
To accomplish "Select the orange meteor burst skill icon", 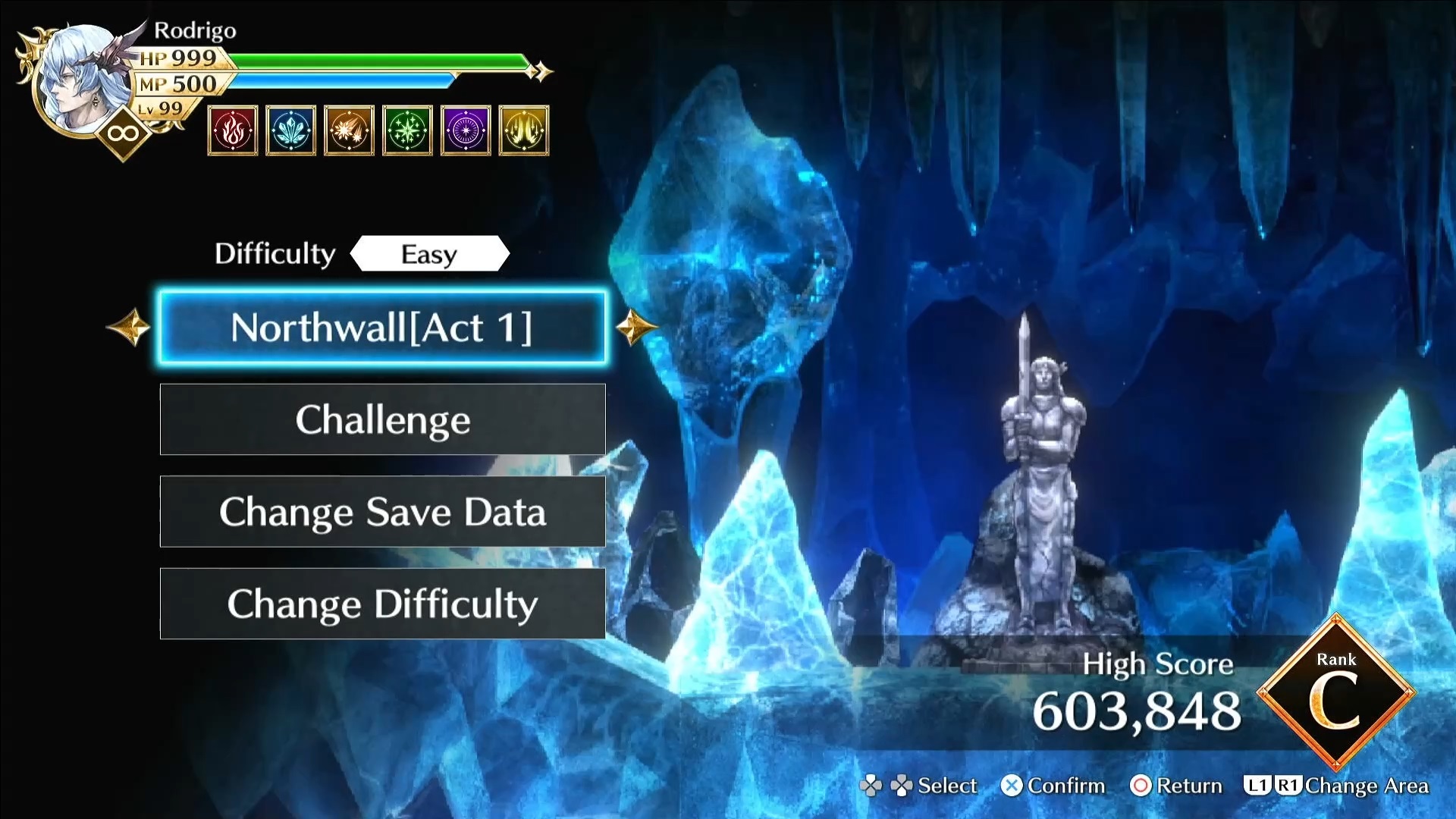I will (349, 131).
